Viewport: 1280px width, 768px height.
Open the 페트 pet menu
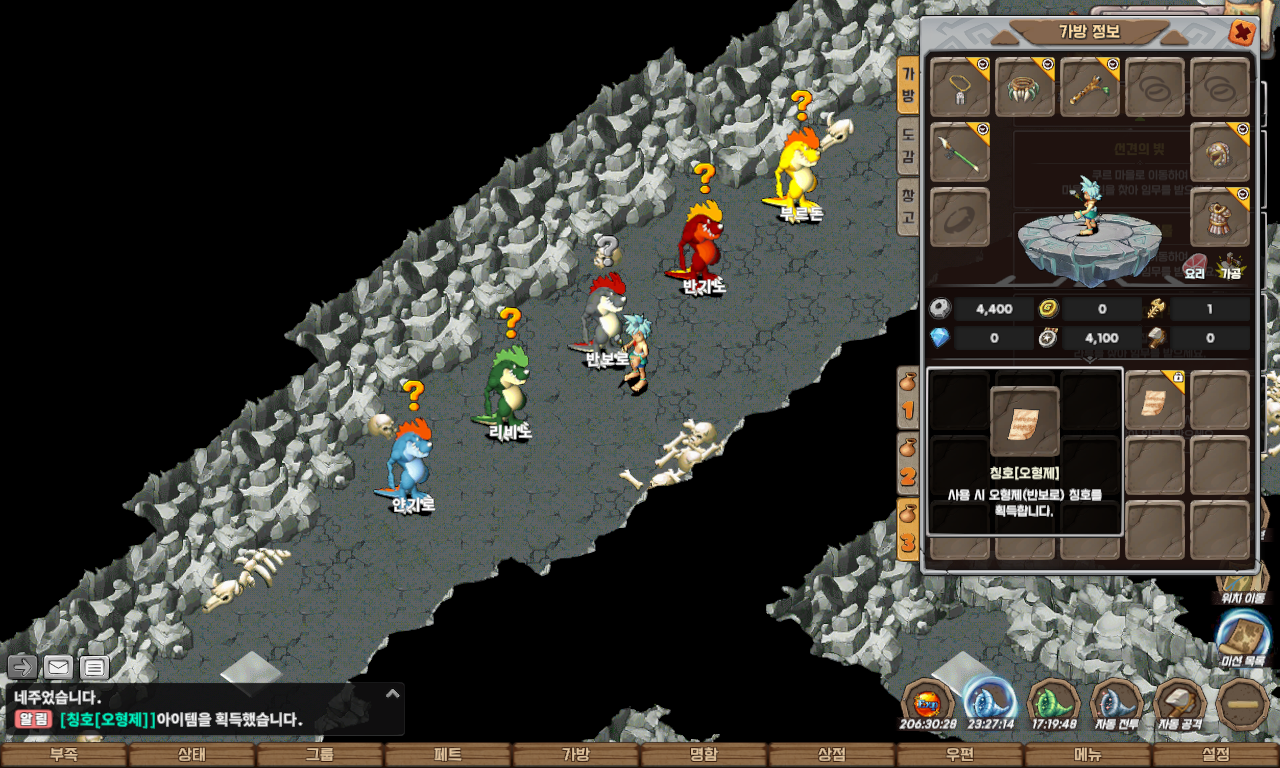coord(448,755)
